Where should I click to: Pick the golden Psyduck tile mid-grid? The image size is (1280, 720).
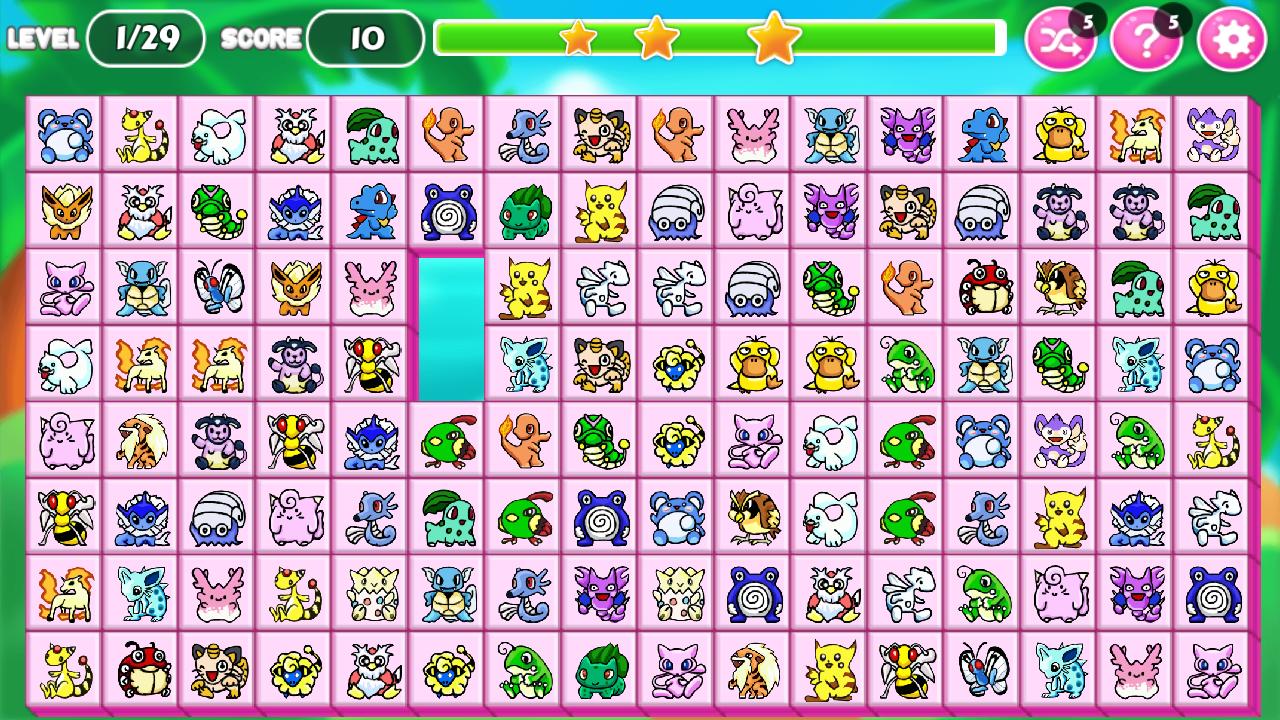(x=751, y=365)
